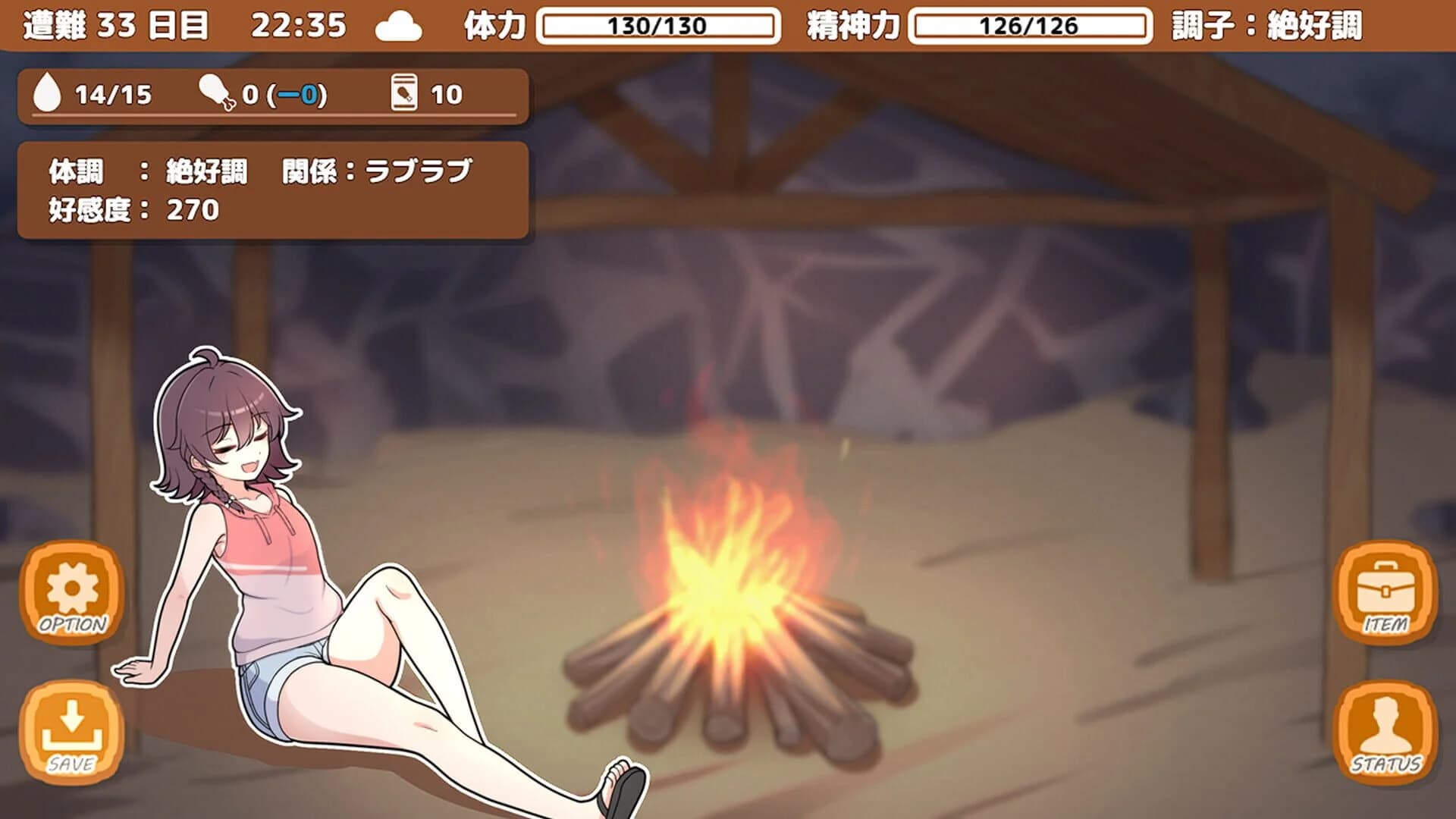This screenshot has width=1456, height=819.
Task: Click the 精神力 mental gauge
Action: tap(1031, 23)
